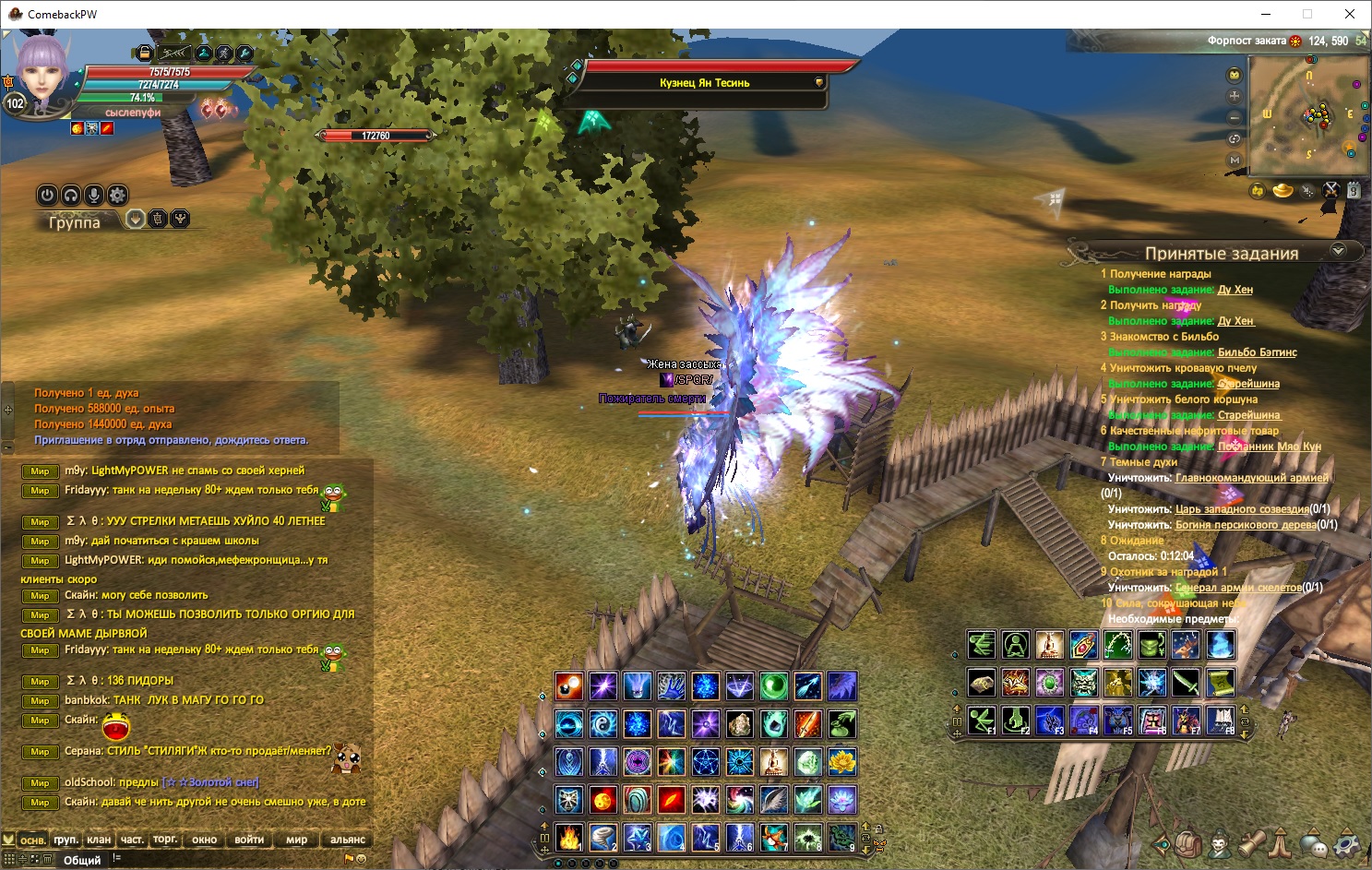This screenshot has width=1372, height=870.
Task: Activate the fire skill in slot 1
Action: click(x=568, y=837)
